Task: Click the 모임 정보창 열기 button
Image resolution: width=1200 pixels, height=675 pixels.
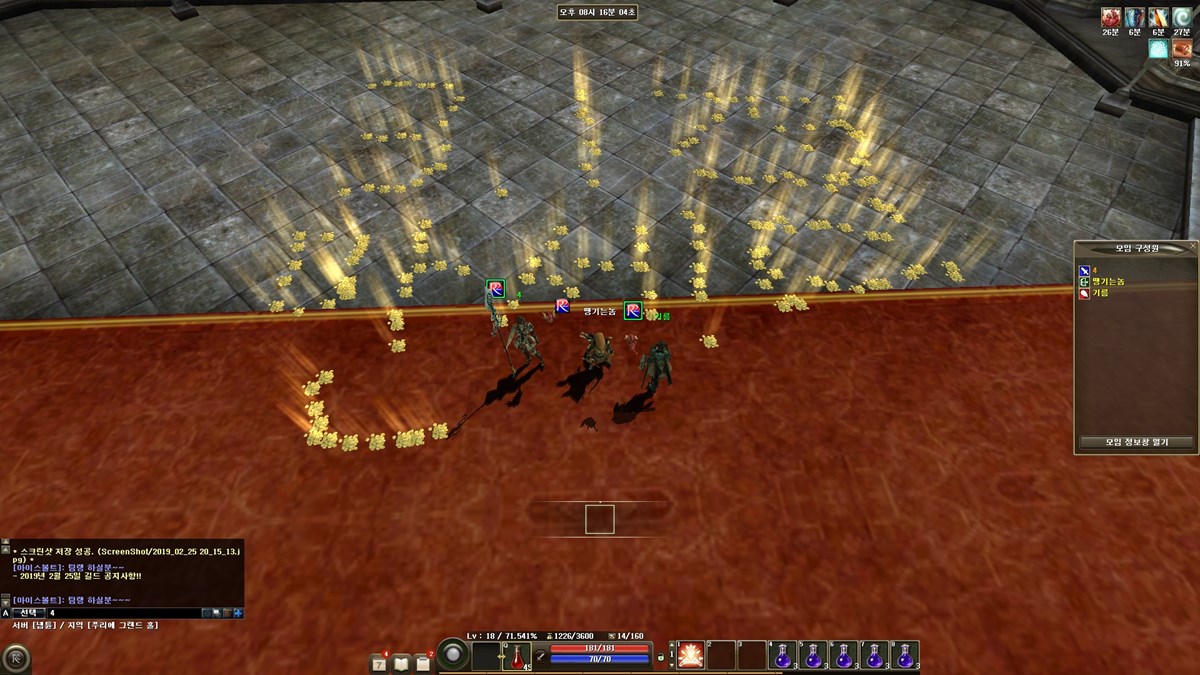Action: (1135, 442)
